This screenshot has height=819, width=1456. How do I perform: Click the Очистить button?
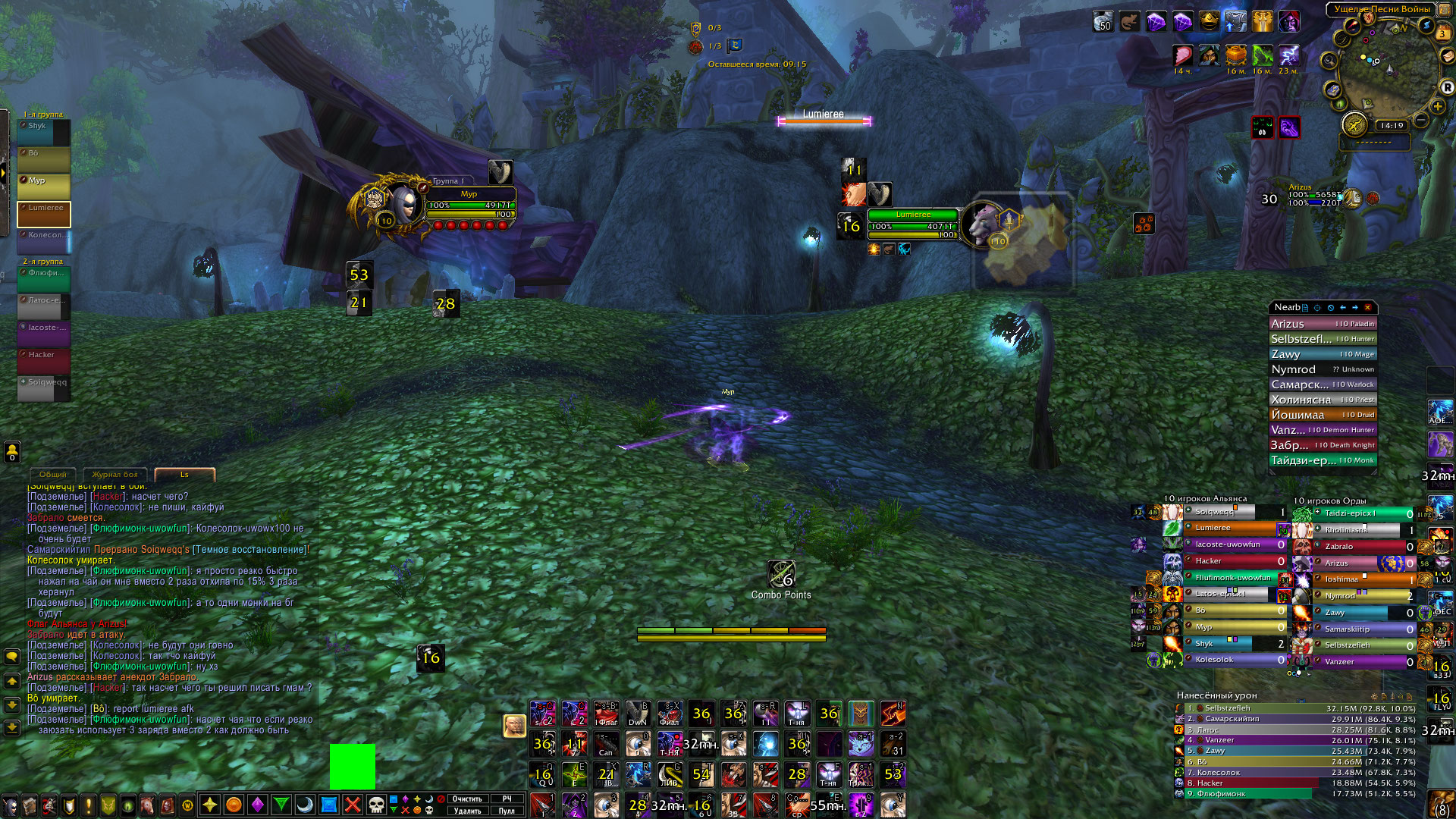pos(467,799)
